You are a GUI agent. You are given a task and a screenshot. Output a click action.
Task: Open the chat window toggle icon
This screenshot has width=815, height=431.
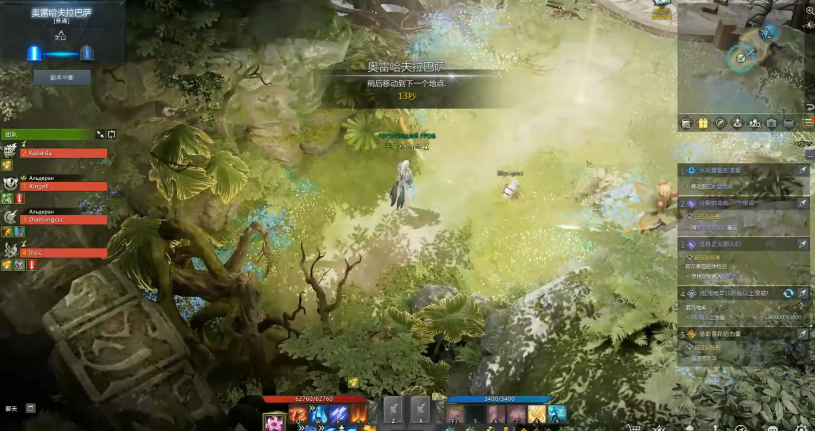click(x=30, y=408)
